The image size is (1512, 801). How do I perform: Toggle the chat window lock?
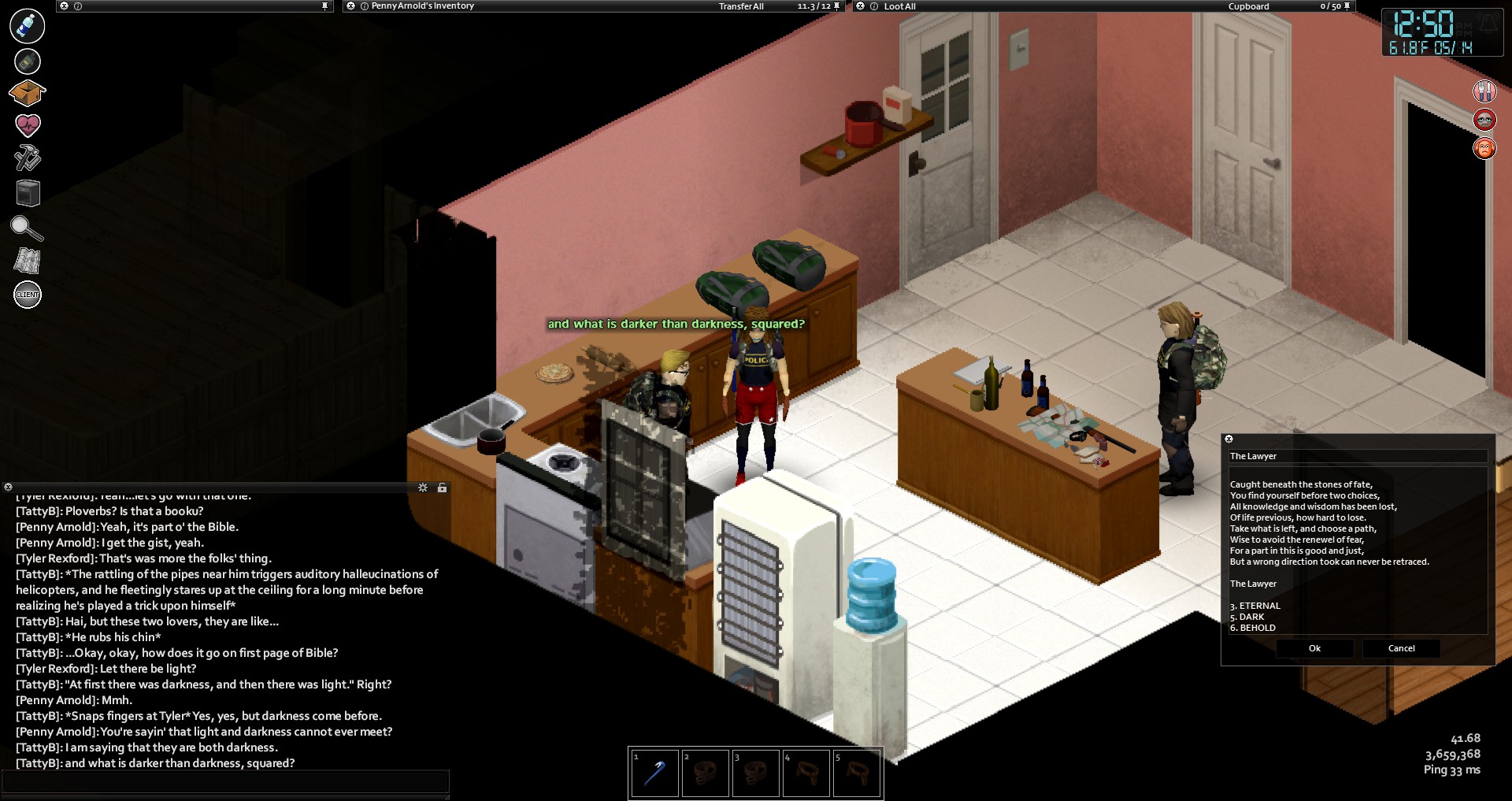pyautogui.click(x=443, y=488)
